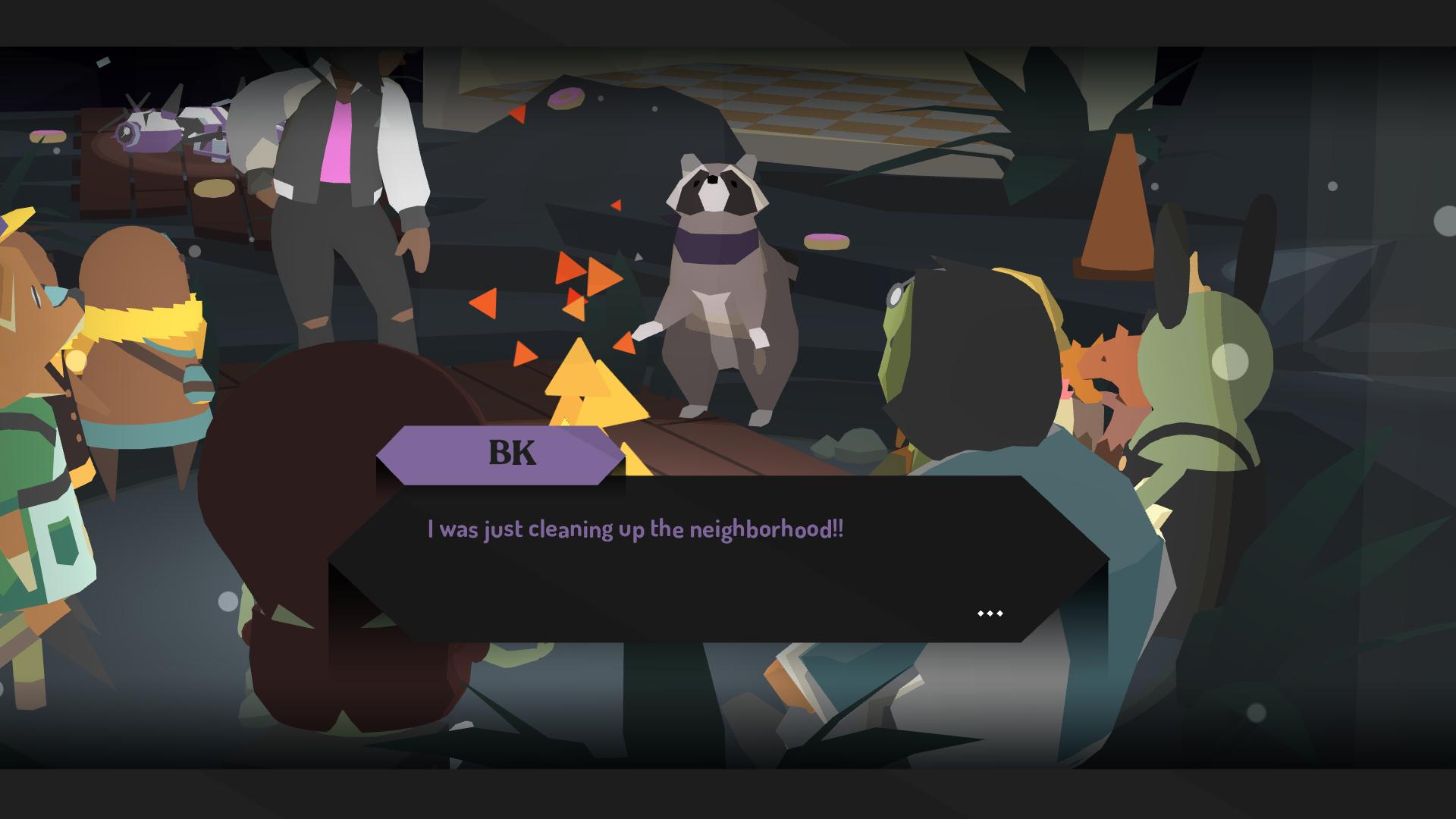Advance dialogue via the three-dot continue indicator
Image resolution: width=1456 pixels, height=819 pixels.
click(x=990, y=613)
